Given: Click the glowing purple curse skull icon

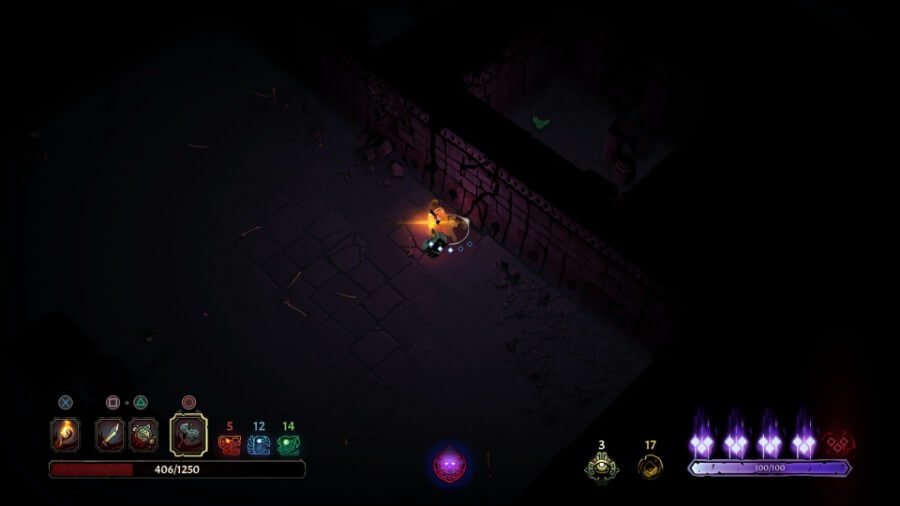Looking at the screenshot, I should pyautogui.click(x=449, y=463).
